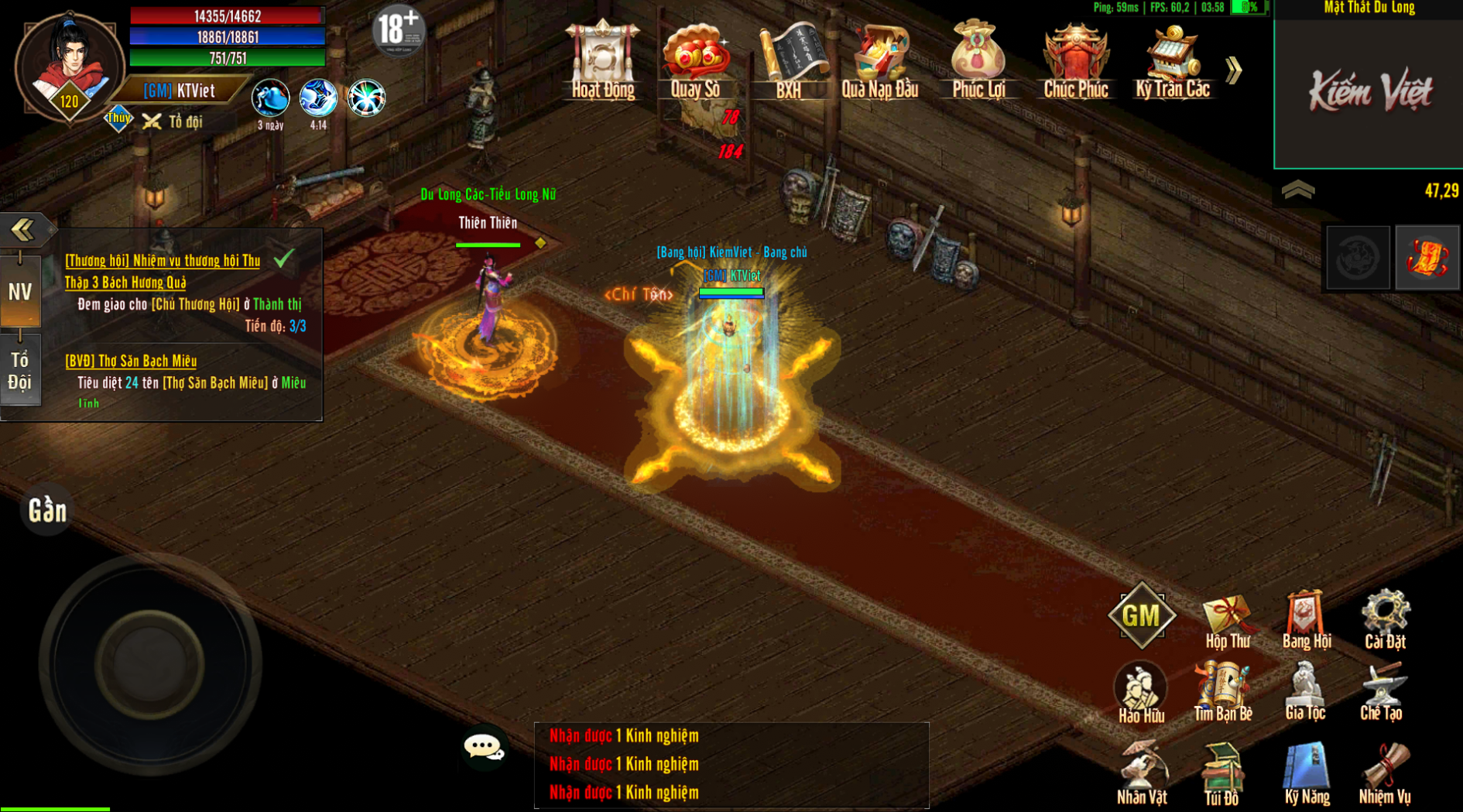Open the Bang Hội guild menu
The height and width of the screenshot is (812, 1463).
click(x=1307, y=620)
